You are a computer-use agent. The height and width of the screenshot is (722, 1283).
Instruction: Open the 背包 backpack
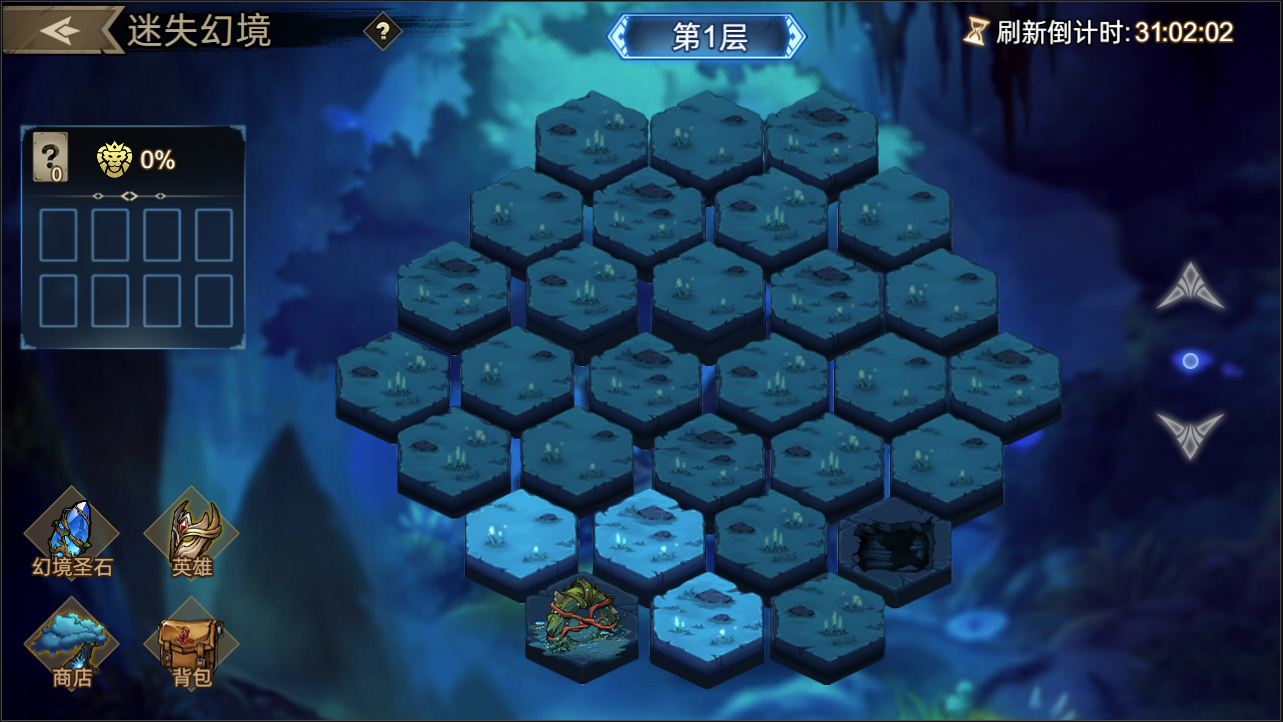[x=191, y=645]
